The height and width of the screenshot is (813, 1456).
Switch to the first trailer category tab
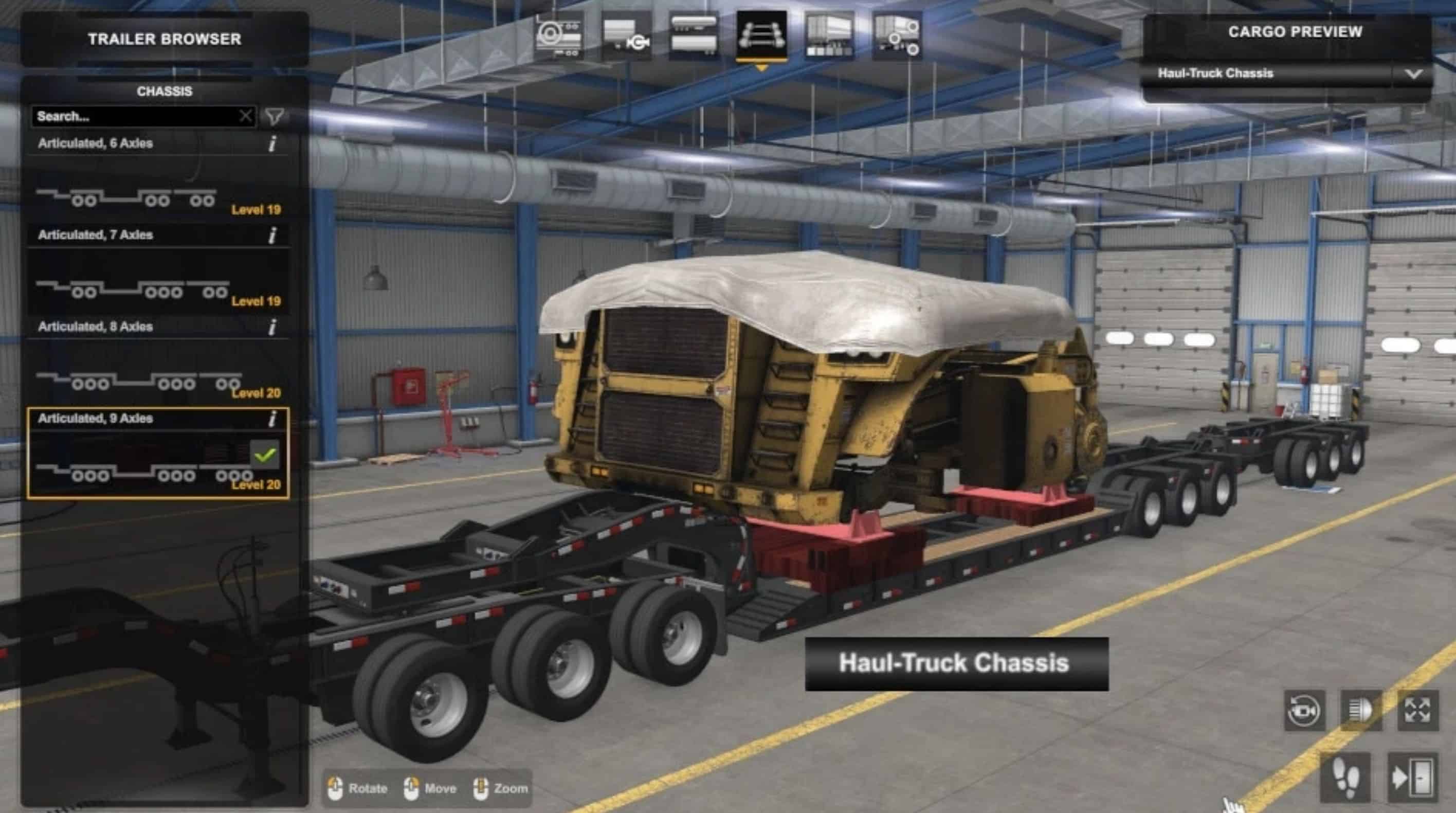[x=559, y=36]
